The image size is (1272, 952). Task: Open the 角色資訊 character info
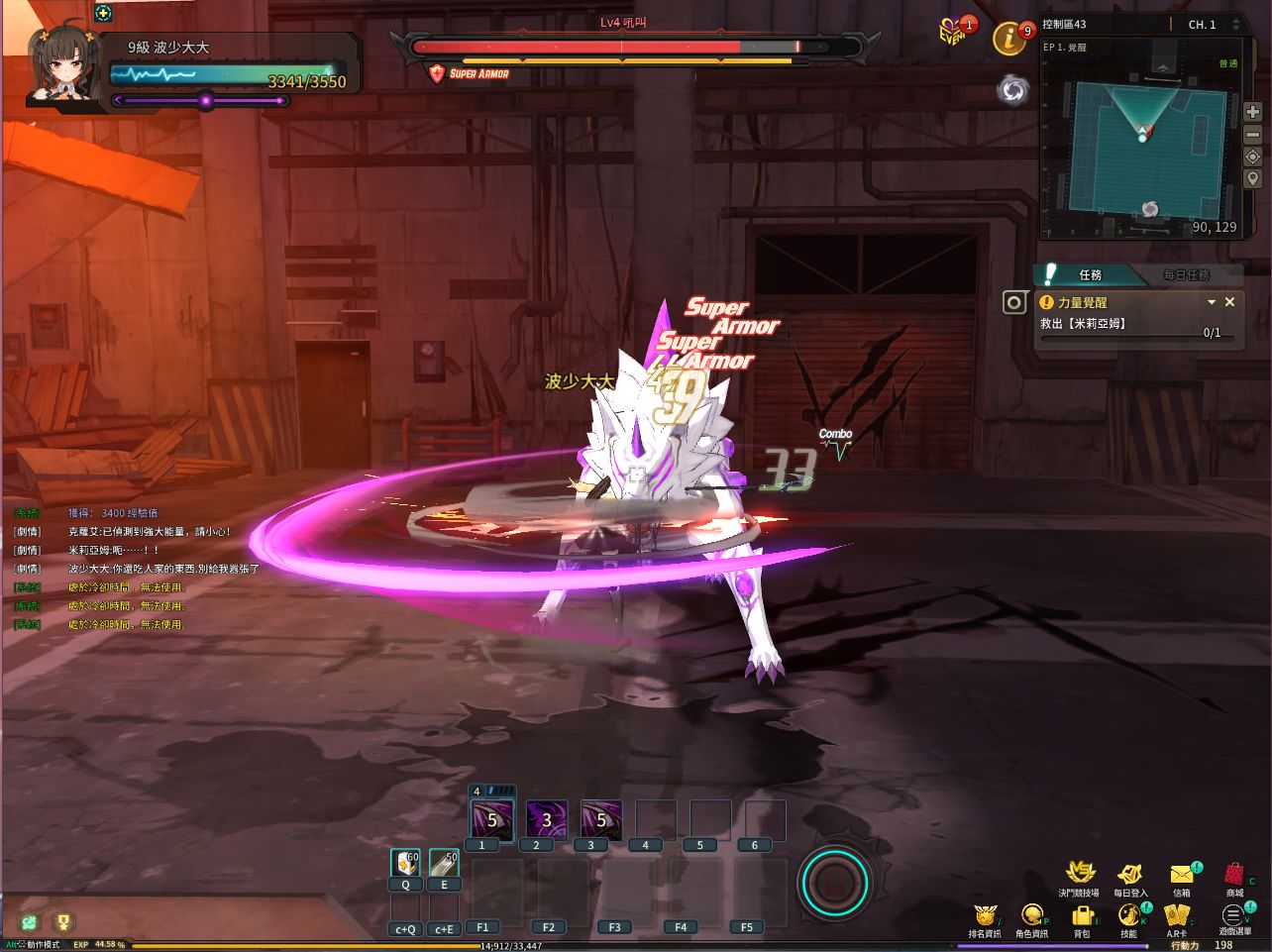click(x=1031, y=916)
